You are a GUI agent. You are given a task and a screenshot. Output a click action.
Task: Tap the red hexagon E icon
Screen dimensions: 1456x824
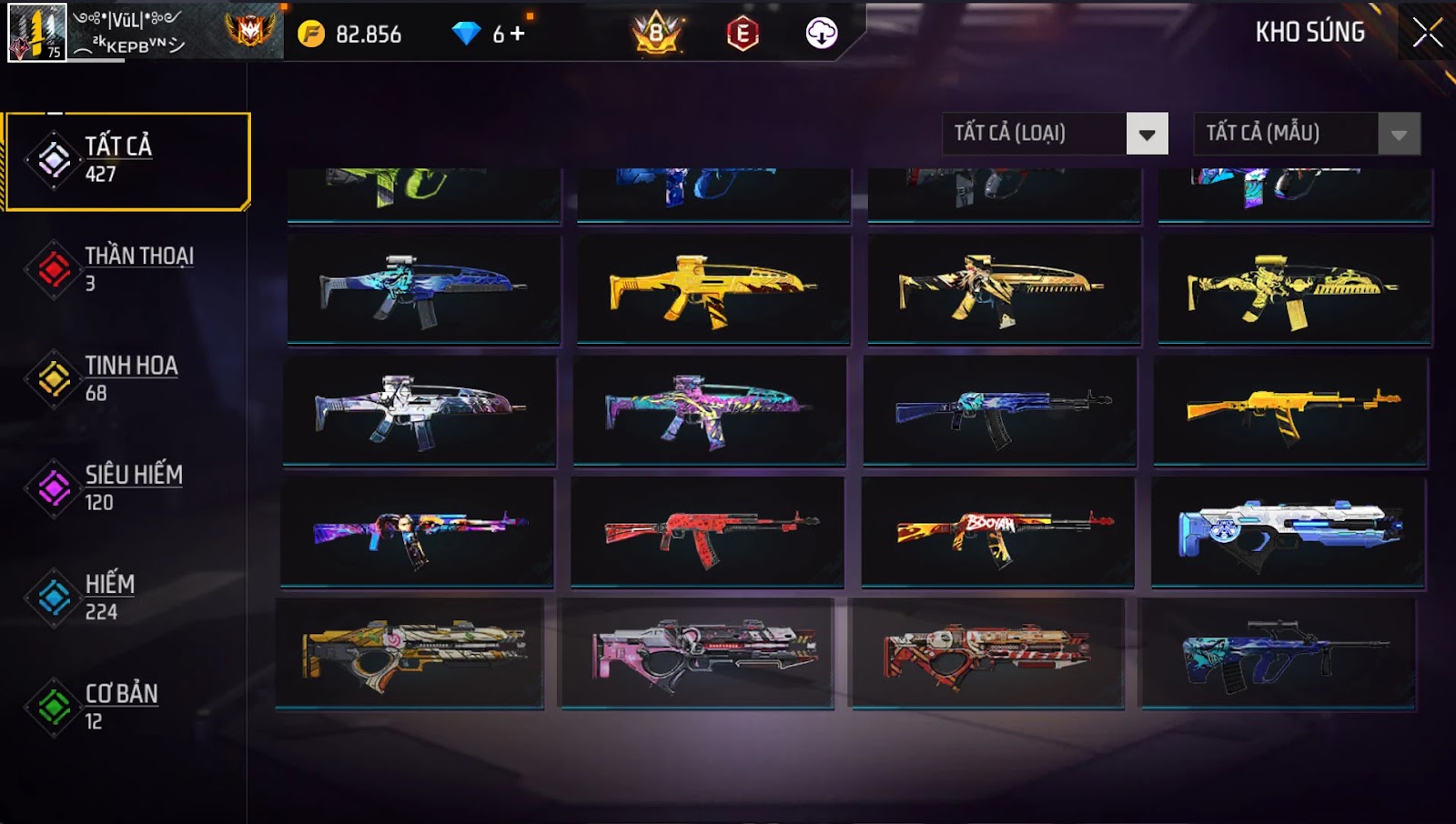click(x=743, y=34)
